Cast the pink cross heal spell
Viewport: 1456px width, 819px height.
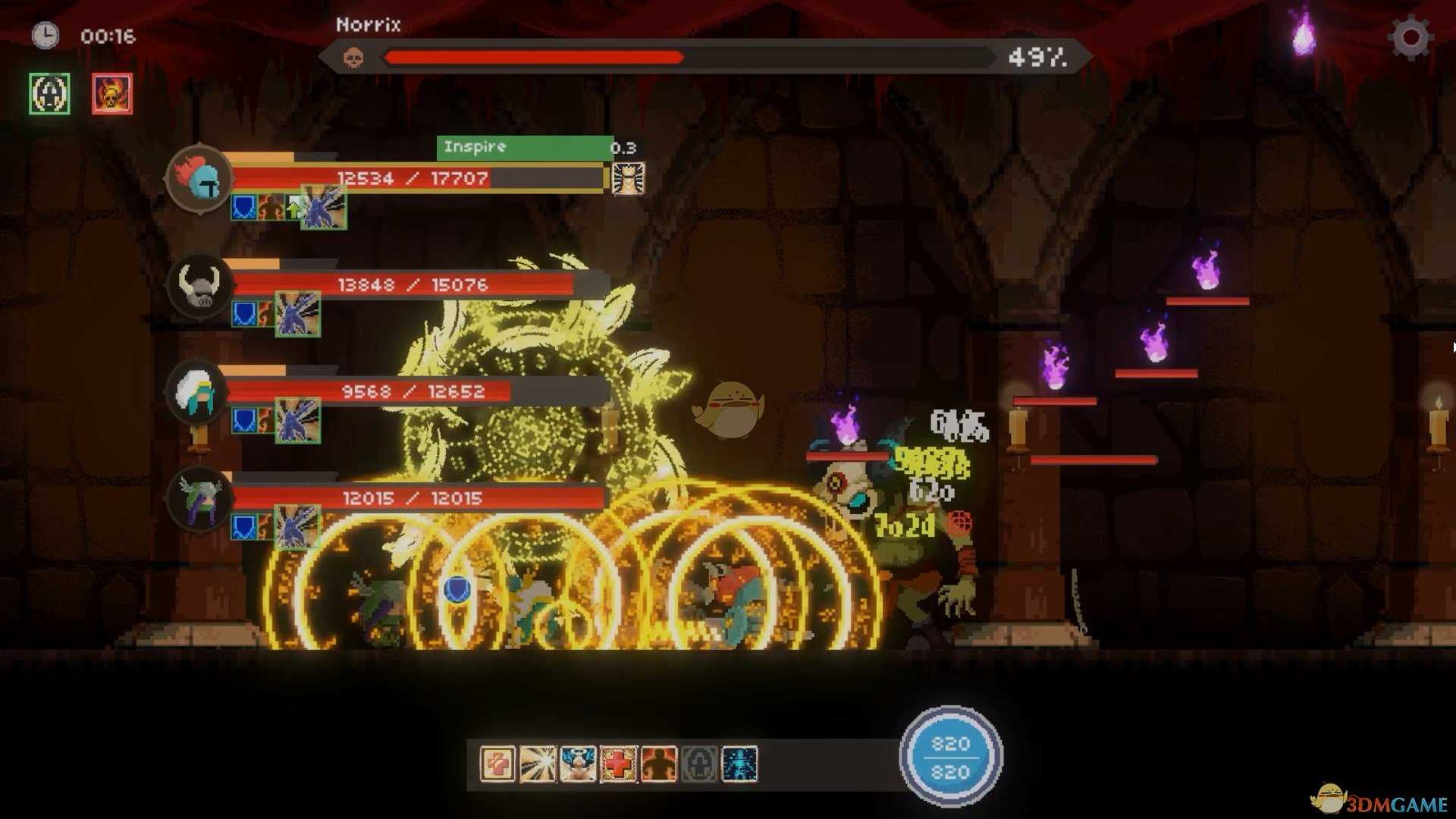click(498, 764)
